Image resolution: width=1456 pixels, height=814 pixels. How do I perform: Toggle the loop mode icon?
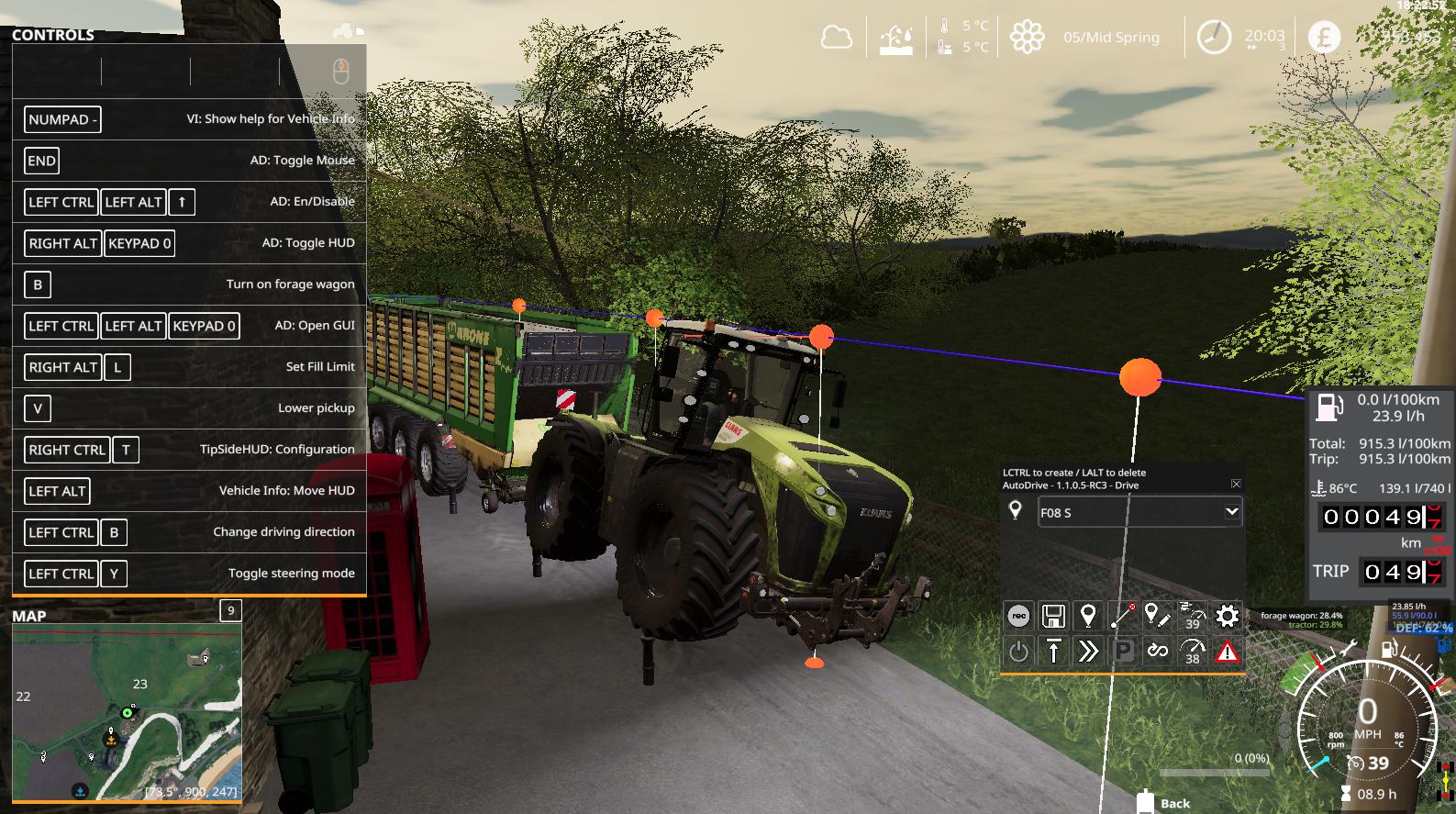1157,652
